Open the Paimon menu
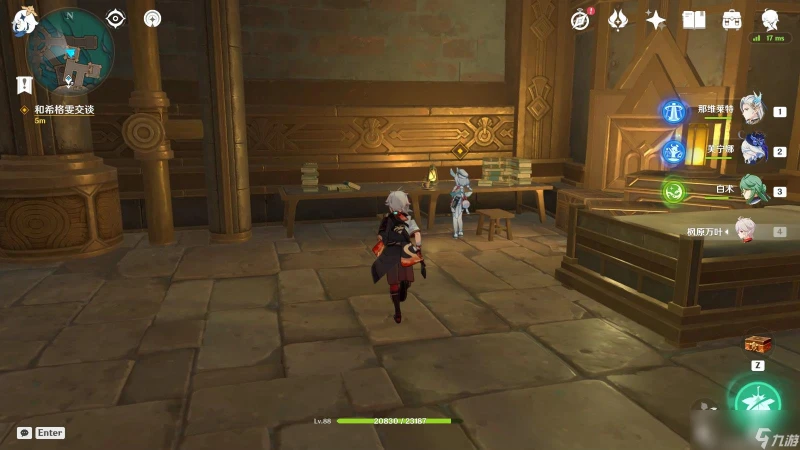The height and width of the screenshot is (450, 800). (x=23, y=20)
